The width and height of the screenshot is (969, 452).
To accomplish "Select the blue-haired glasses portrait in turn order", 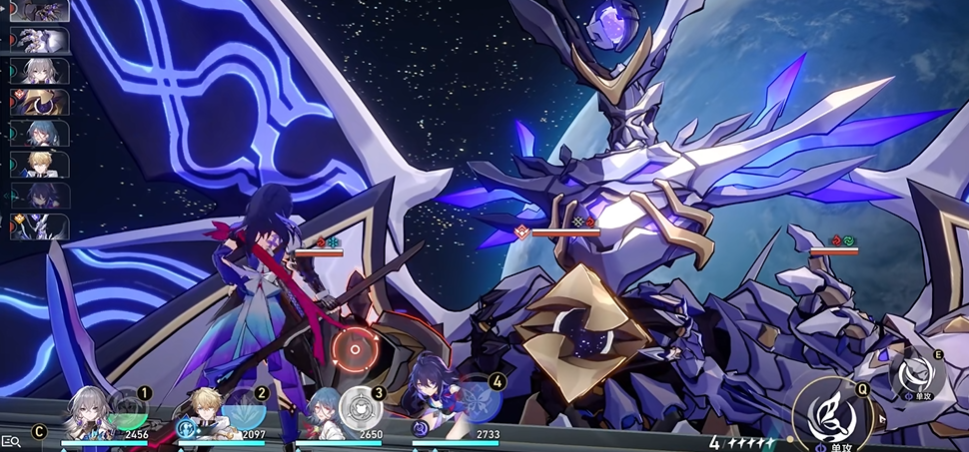I will coord(40,133).
